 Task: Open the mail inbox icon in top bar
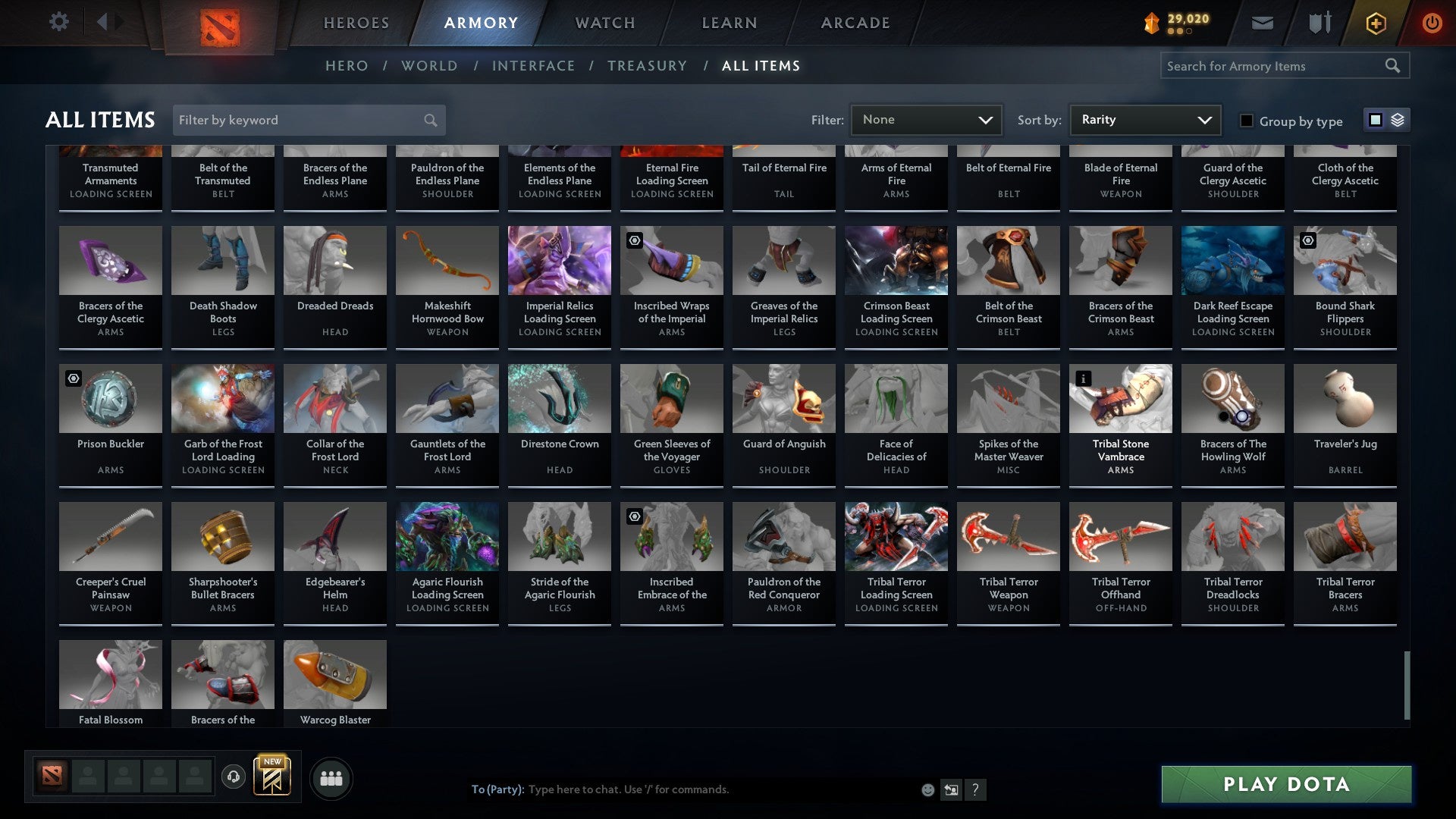tap(1261, 23)
